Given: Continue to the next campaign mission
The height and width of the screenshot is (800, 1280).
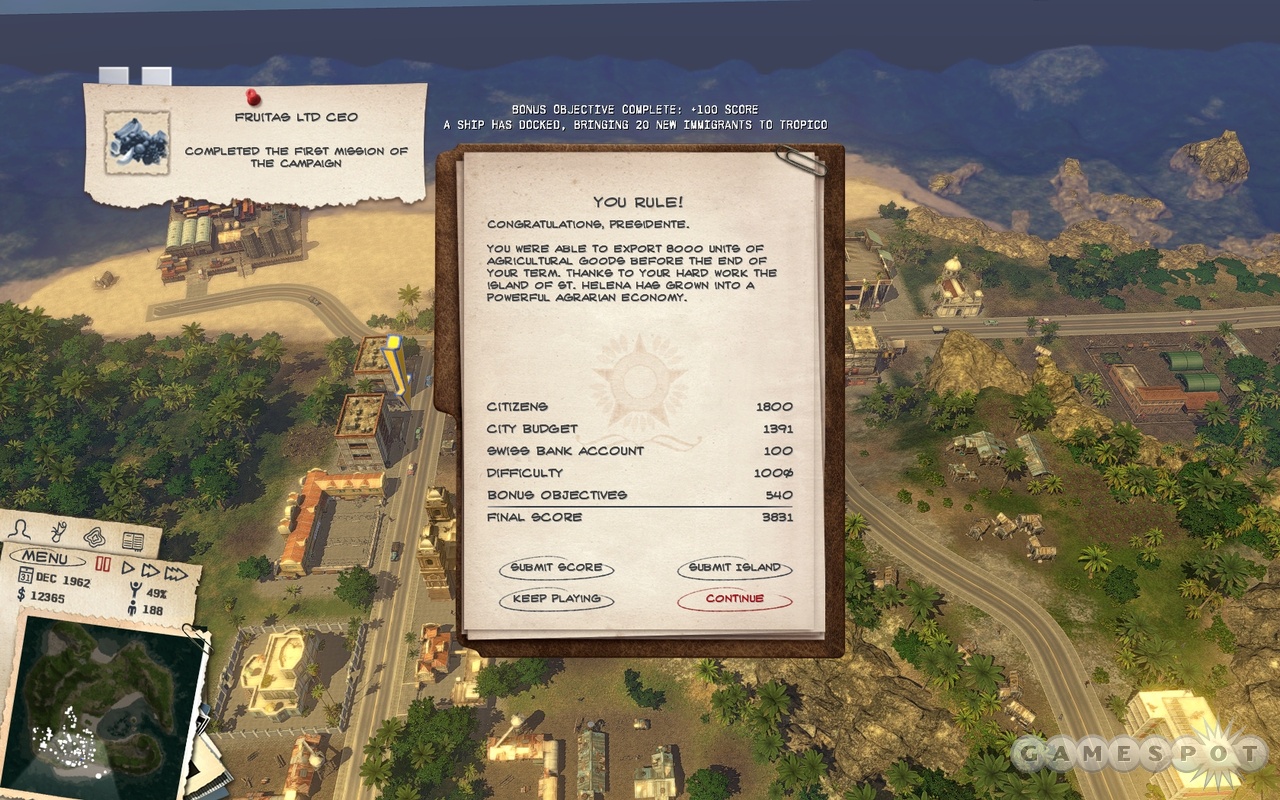Looking at the screenshot, I should [734, 599].
